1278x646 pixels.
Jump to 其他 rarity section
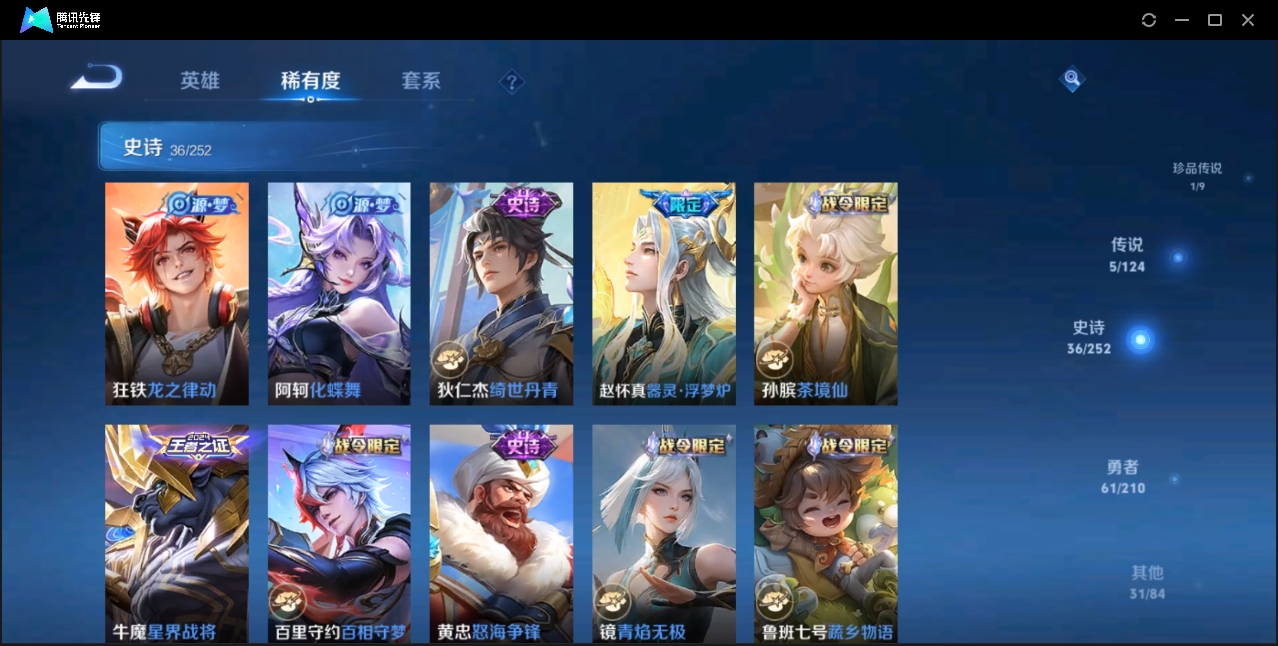1147,582
